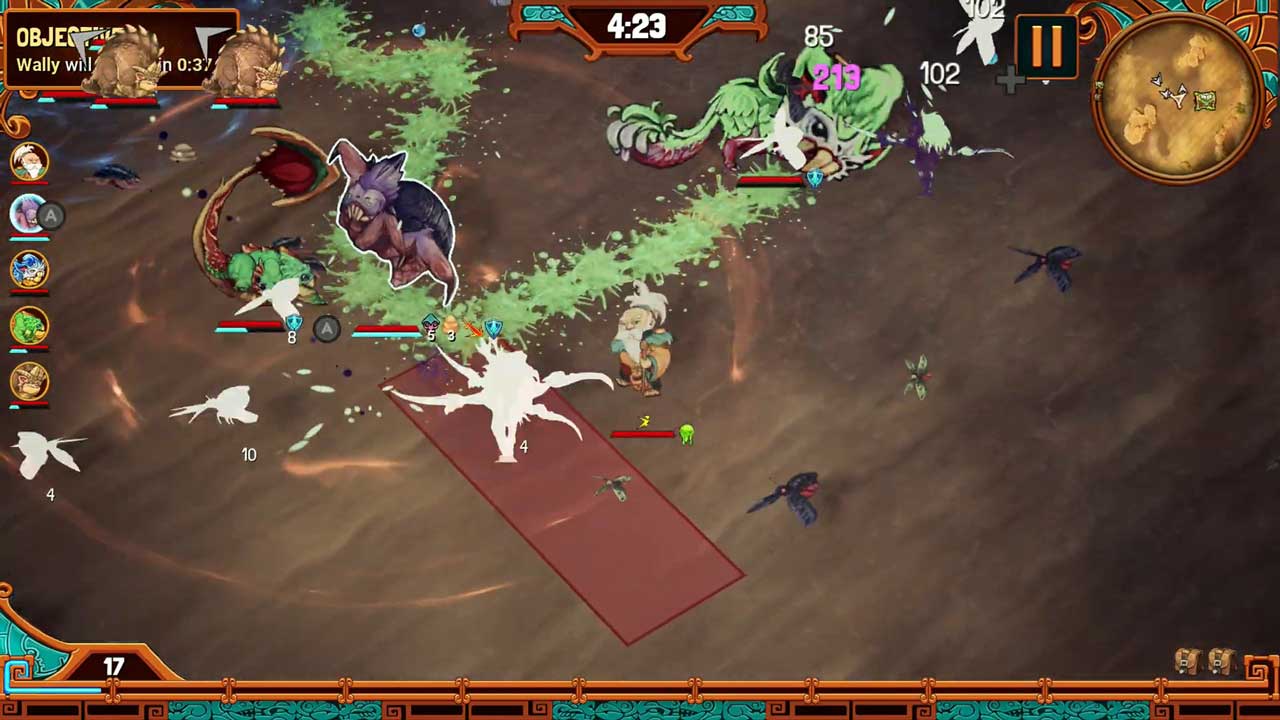Screen dimensions: 1280x720
Task: Select the green monster hero portrait
Action: pos(29,326)
